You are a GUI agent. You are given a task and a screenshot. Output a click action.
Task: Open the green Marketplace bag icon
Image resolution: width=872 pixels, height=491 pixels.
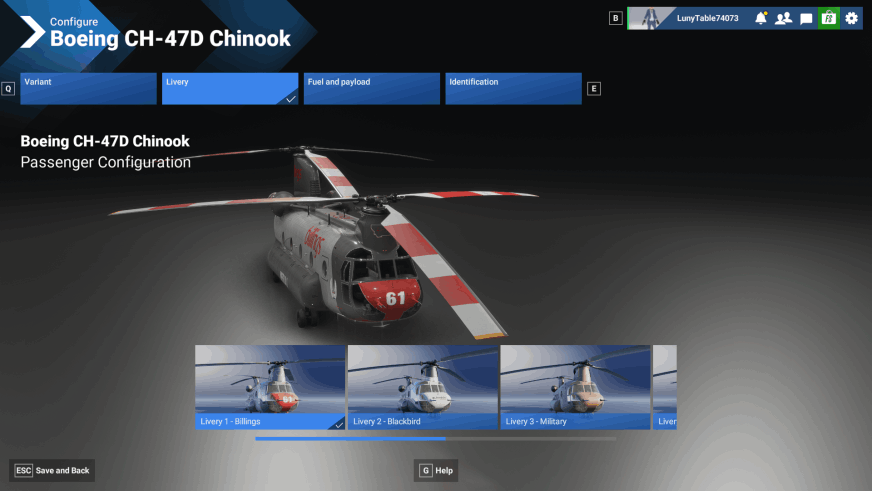point(828,18)
